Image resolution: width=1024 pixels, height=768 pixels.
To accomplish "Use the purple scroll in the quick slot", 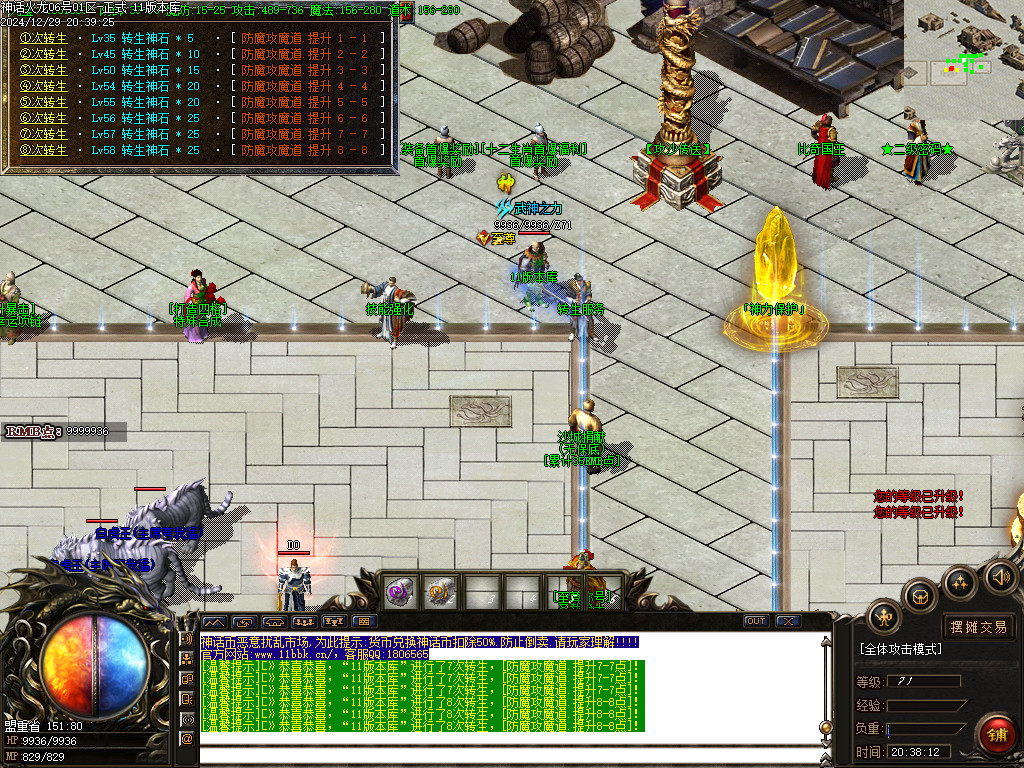I will (400, 591).
